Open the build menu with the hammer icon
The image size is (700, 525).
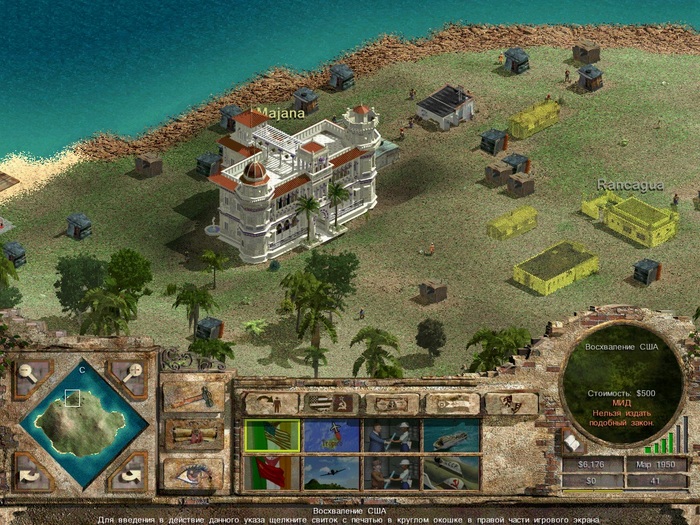click(192, 394)
